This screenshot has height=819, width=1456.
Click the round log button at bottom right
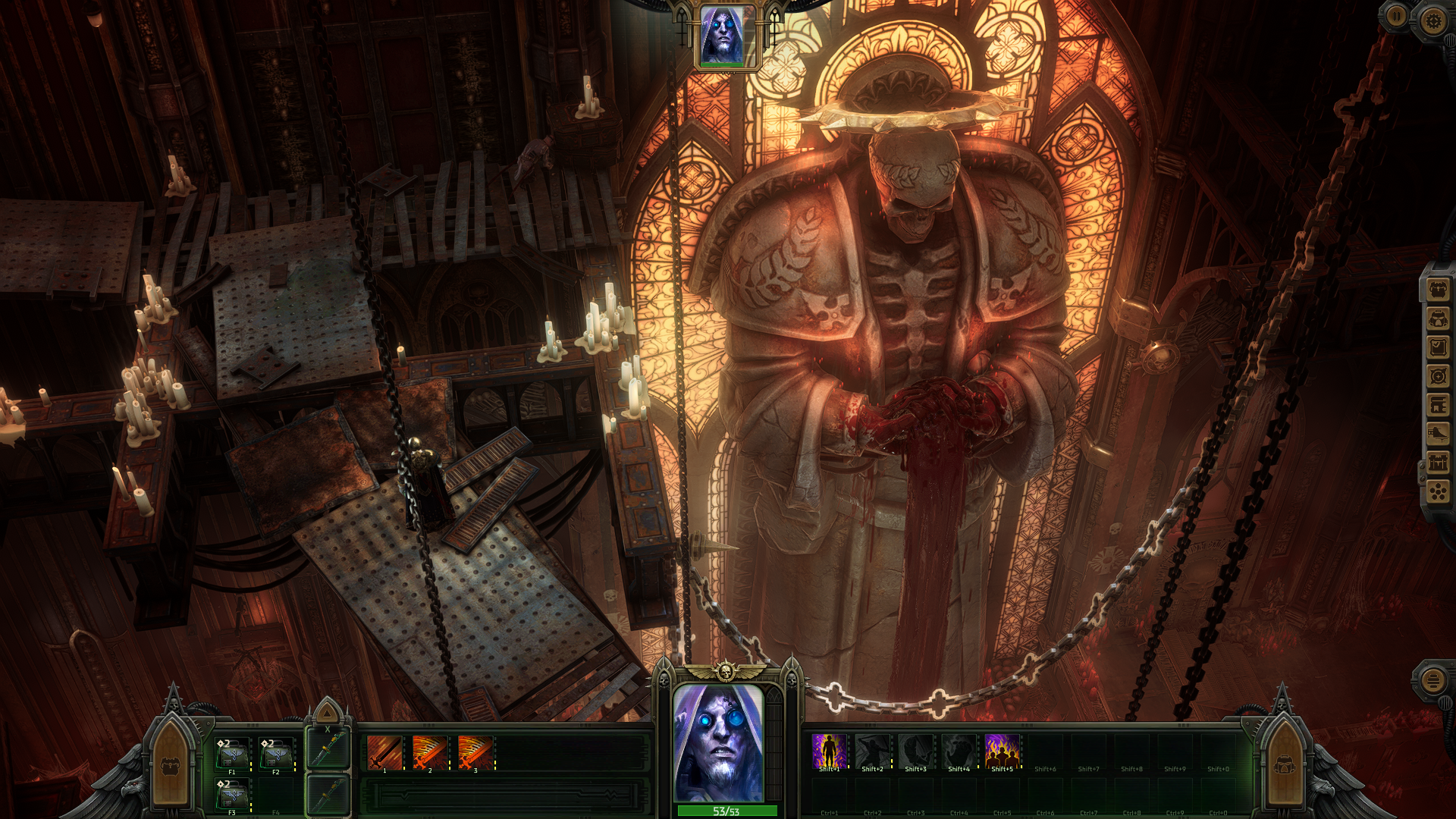tap(1432, 680)
